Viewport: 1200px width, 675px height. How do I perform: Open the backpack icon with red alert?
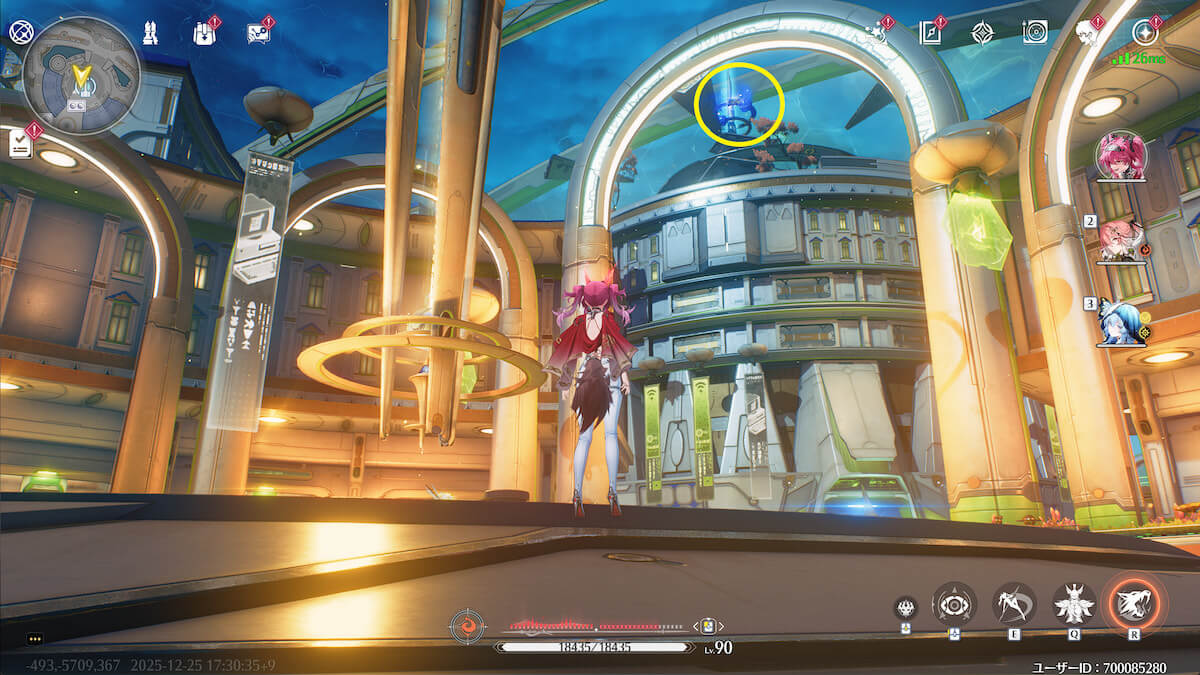click(203, 33)
